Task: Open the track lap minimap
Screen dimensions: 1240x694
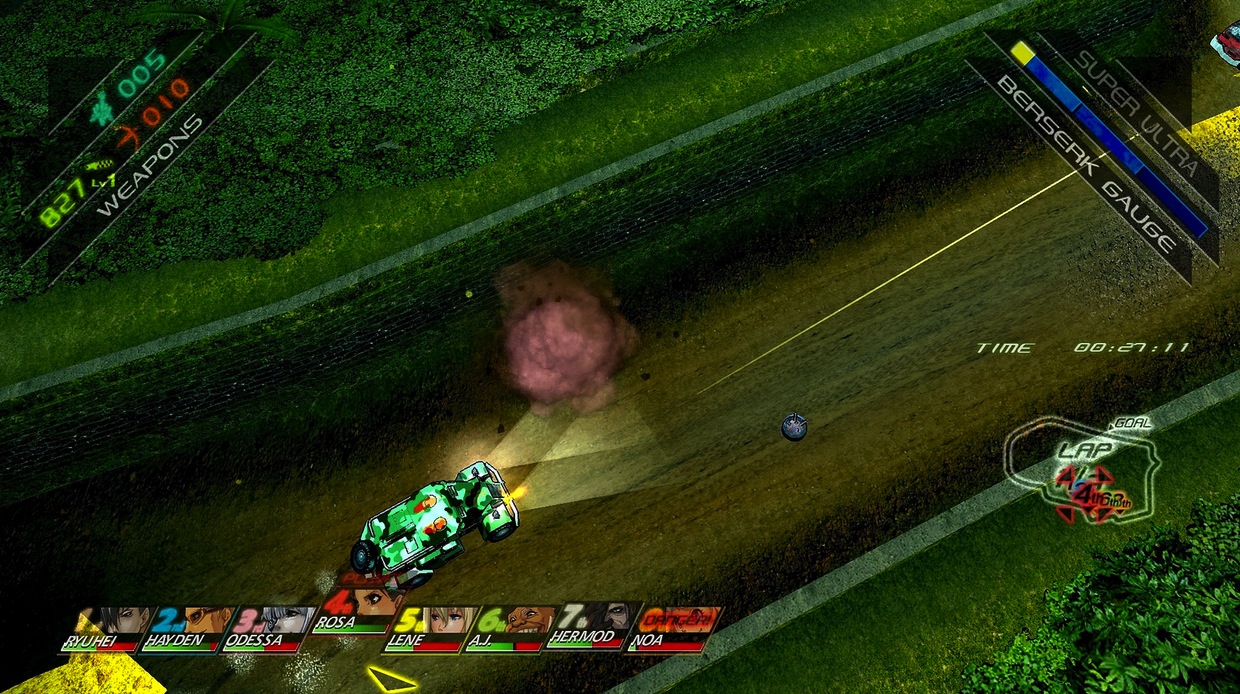Action: 1086,470
